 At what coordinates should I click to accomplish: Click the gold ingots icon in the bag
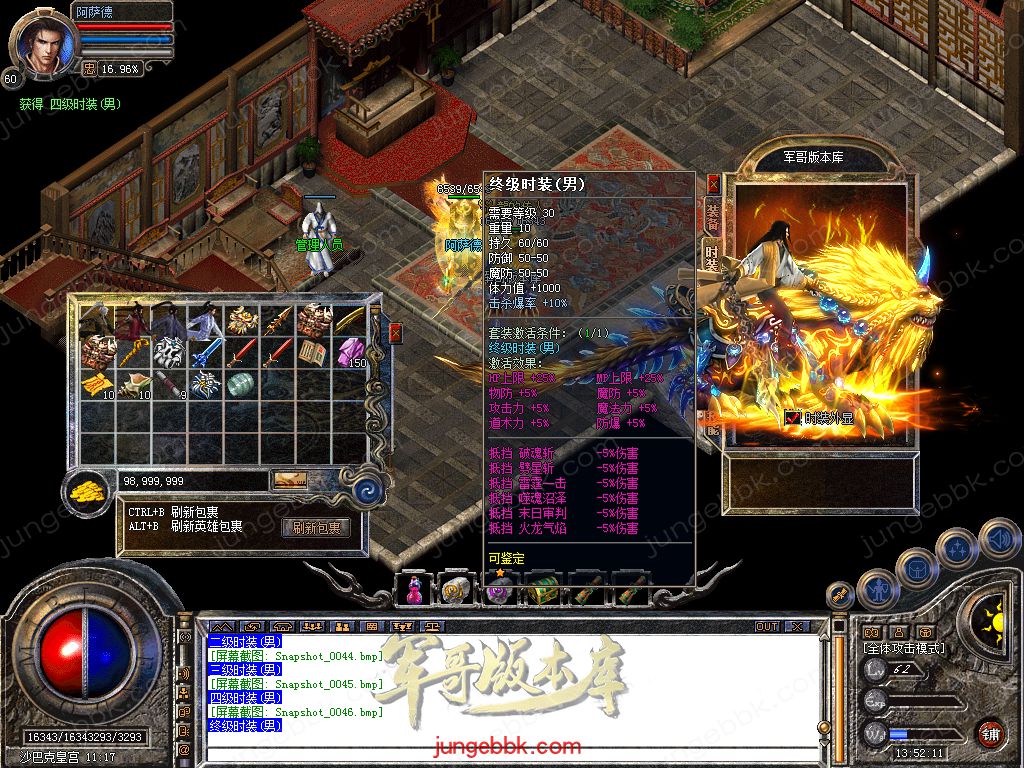(88, 490)
